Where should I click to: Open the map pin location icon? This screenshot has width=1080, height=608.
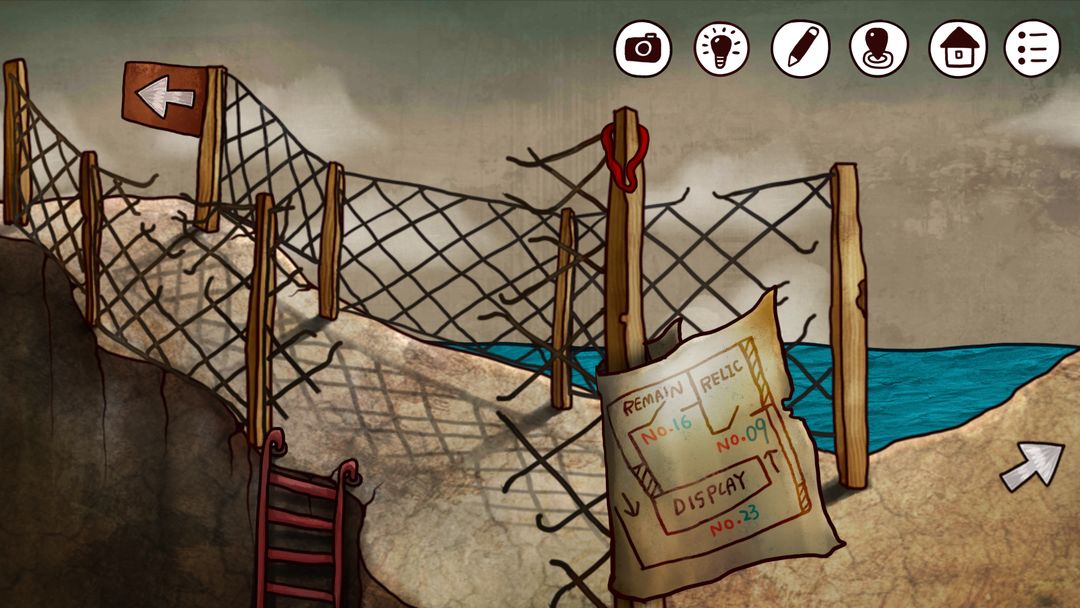click(x=879, y=48)
